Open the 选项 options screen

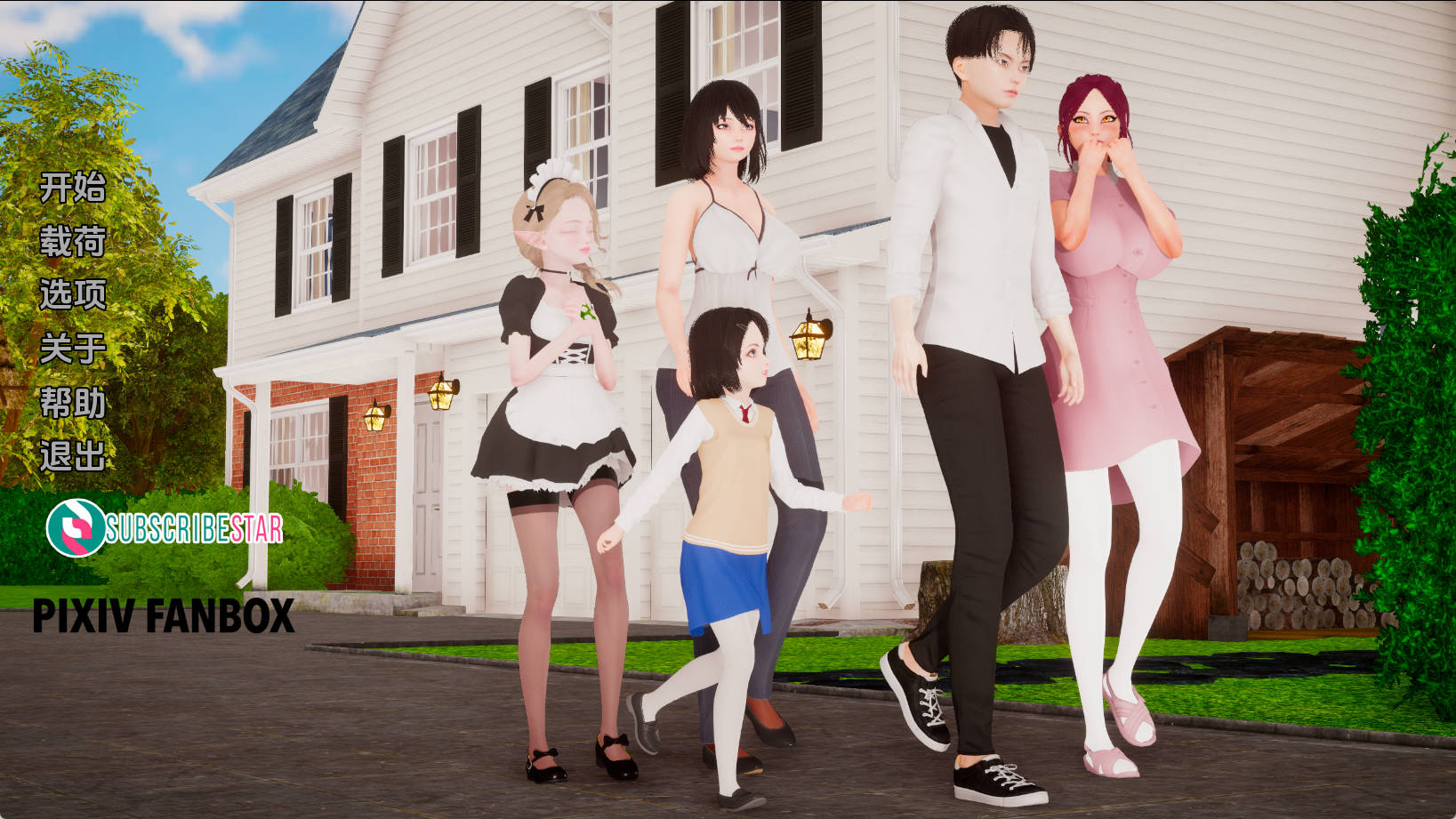[73, 294]
